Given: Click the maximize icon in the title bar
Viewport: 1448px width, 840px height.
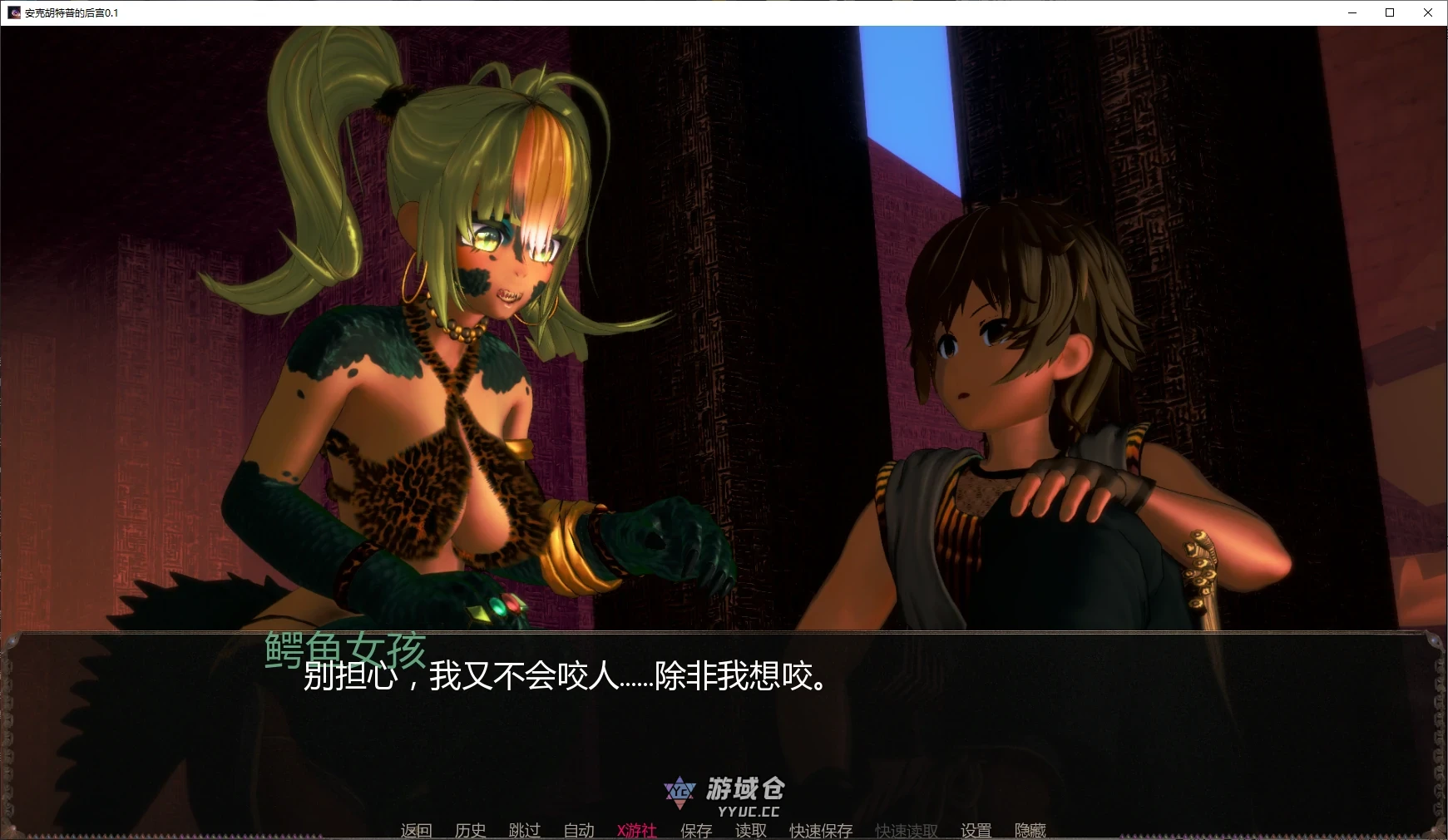Looking at the screenshot, I should pos(1390,12).
